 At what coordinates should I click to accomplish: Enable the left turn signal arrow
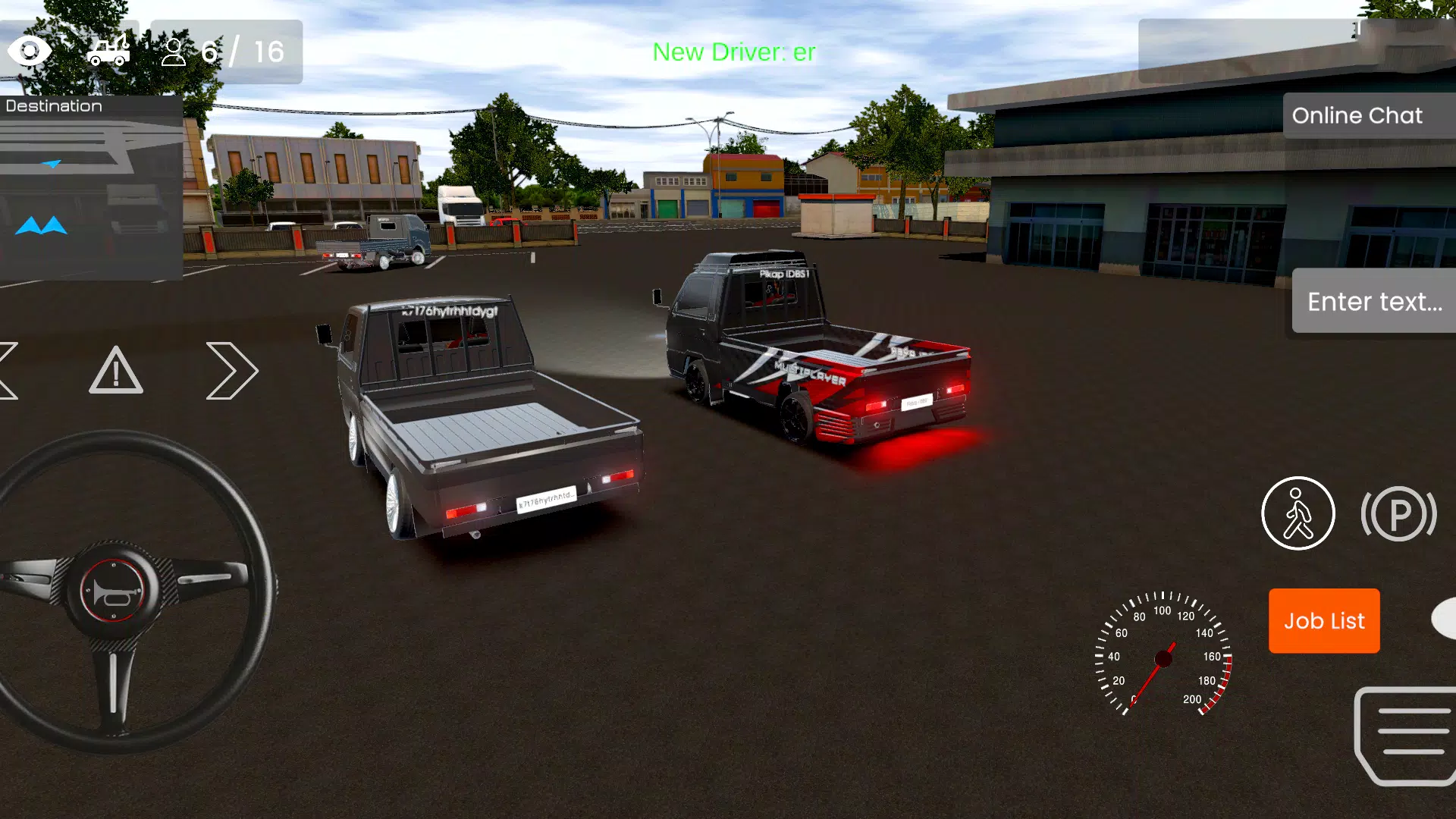pos(6,371)
